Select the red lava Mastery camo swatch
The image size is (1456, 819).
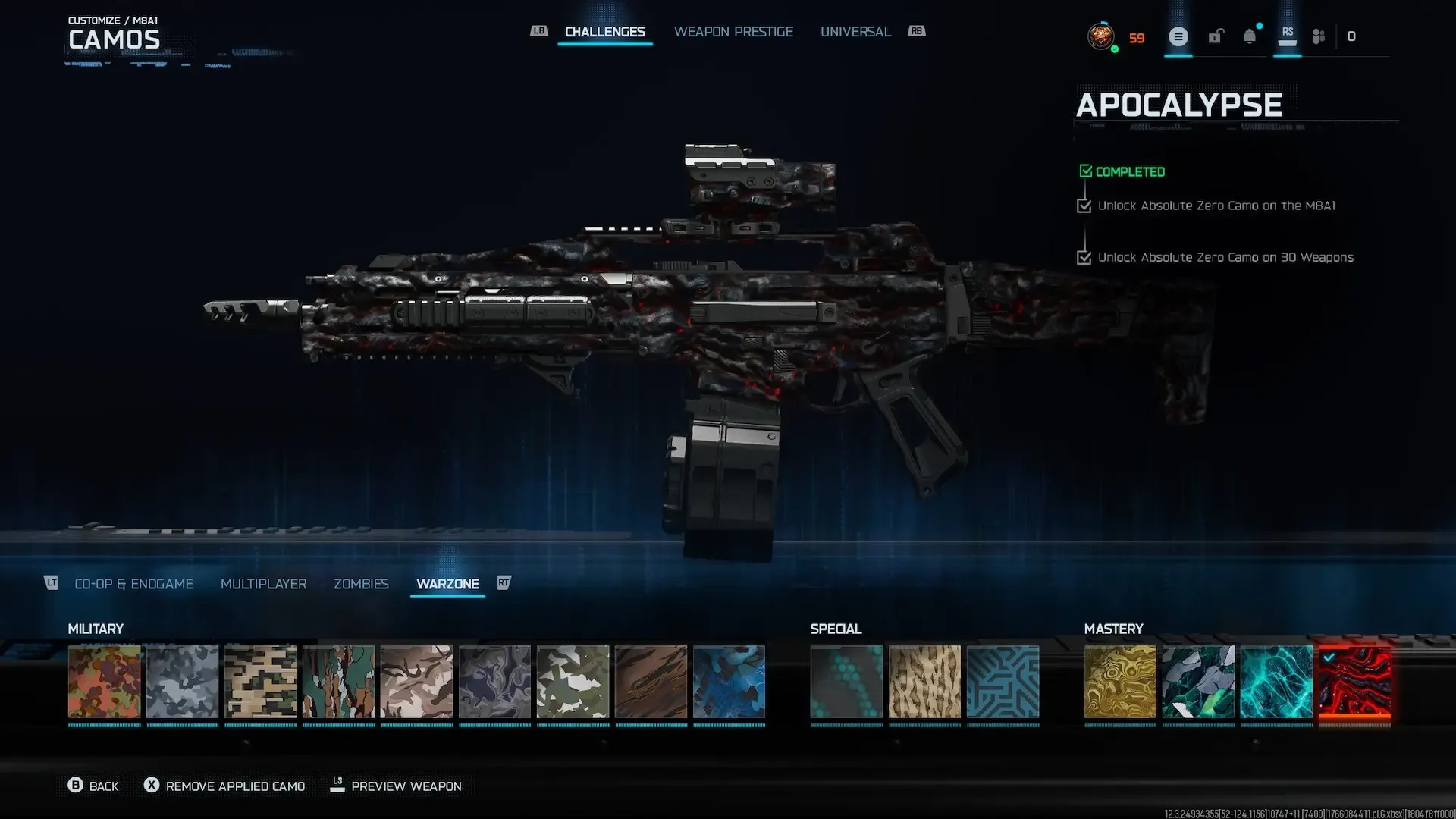[1354, 682]
